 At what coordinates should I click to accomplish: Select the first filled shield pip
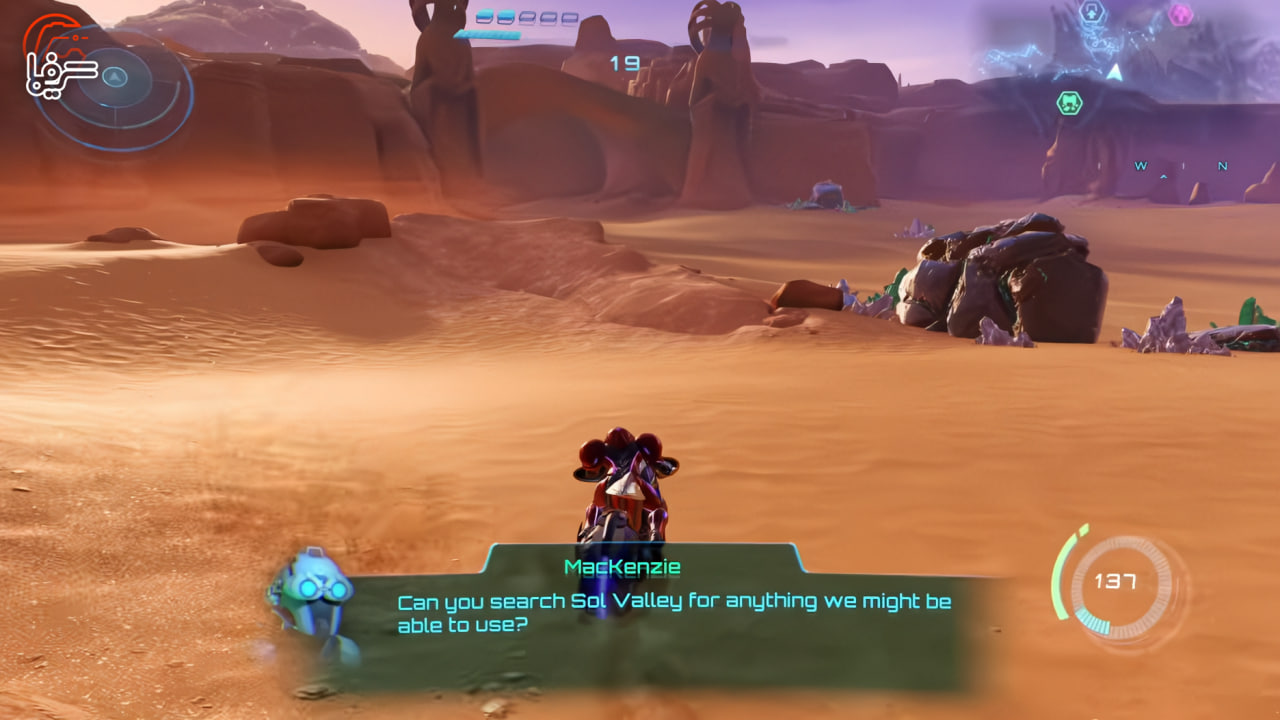[x=485, y=16]
